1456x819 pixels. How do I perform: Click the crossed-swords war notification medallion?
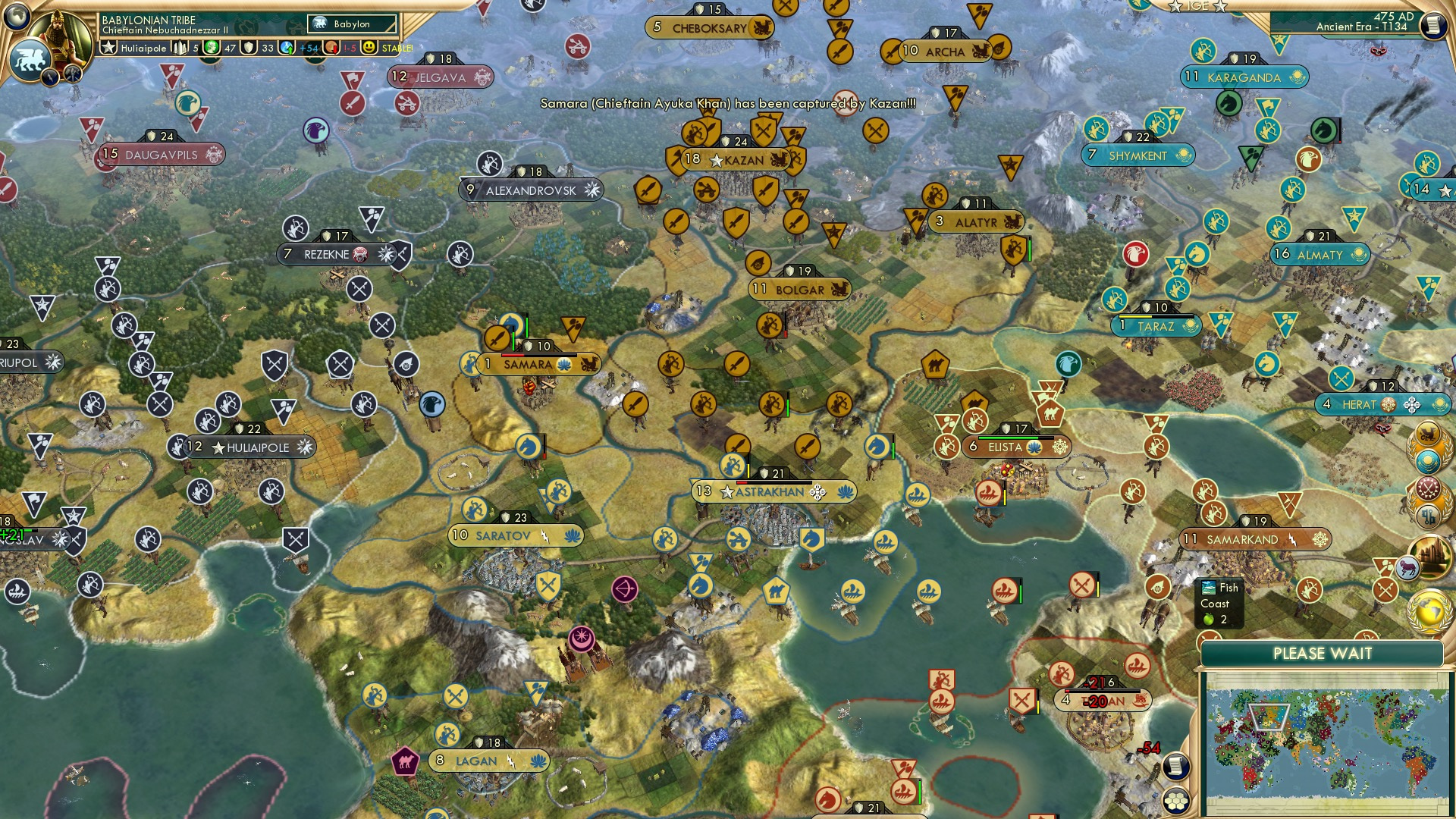click(x=1427, y=487)
